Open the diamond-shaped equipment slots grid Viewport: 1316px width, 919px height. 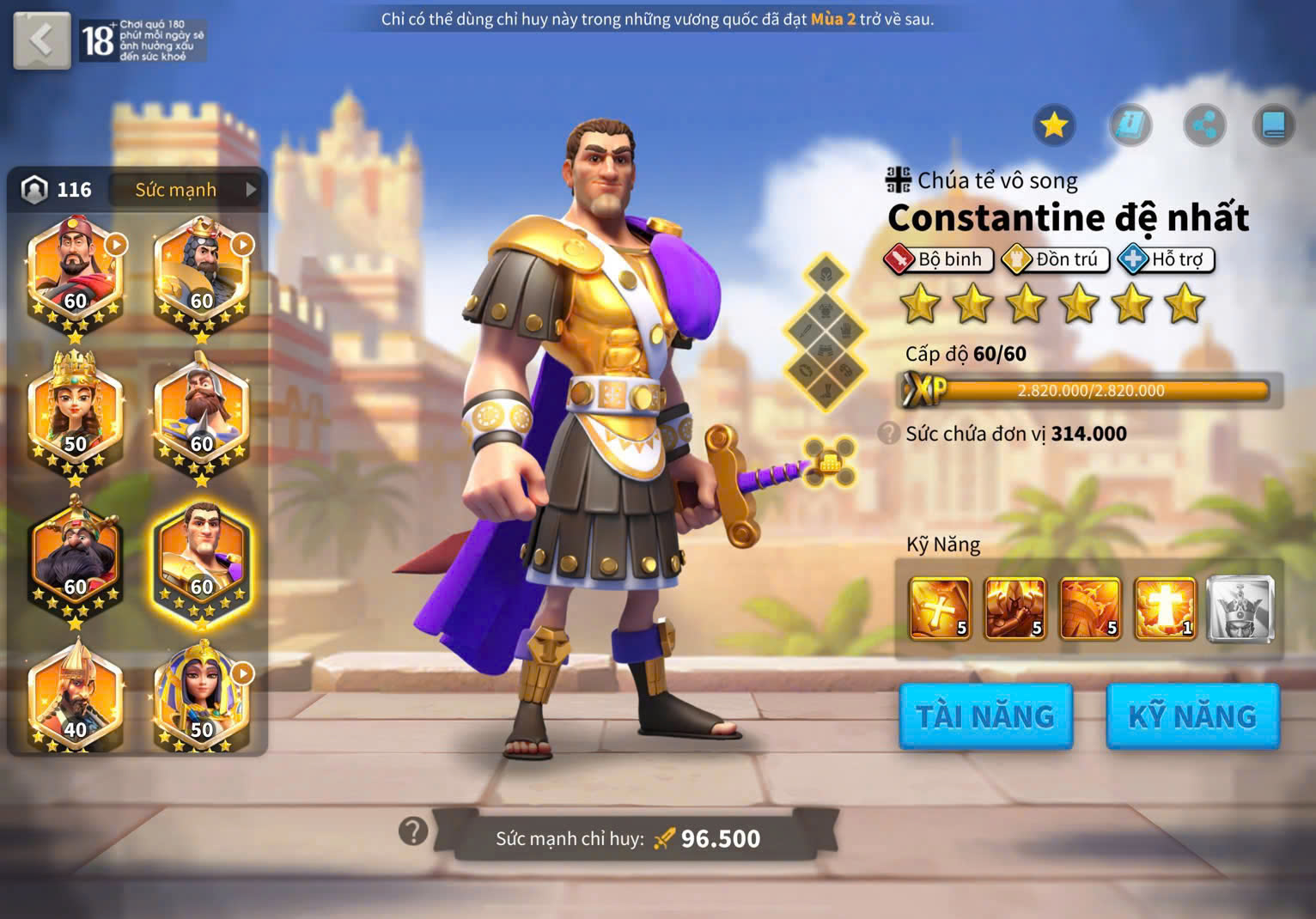825,335
